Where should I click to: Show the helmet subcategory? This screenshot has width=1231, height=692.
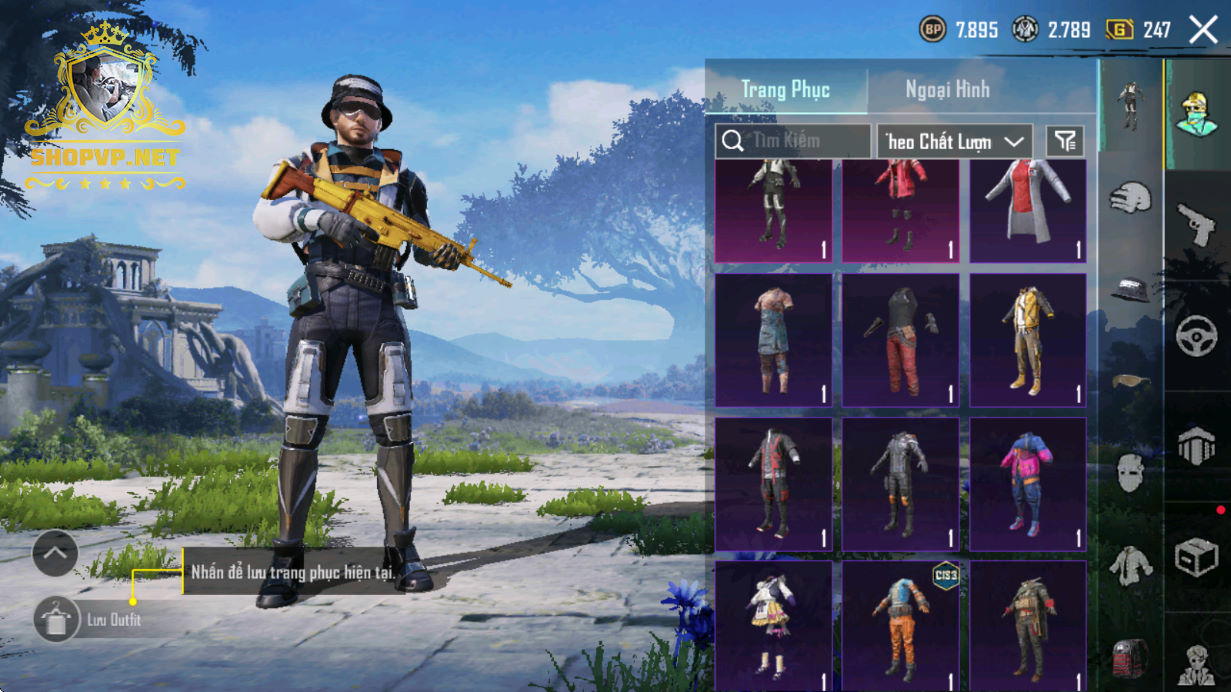(1130, 289)
